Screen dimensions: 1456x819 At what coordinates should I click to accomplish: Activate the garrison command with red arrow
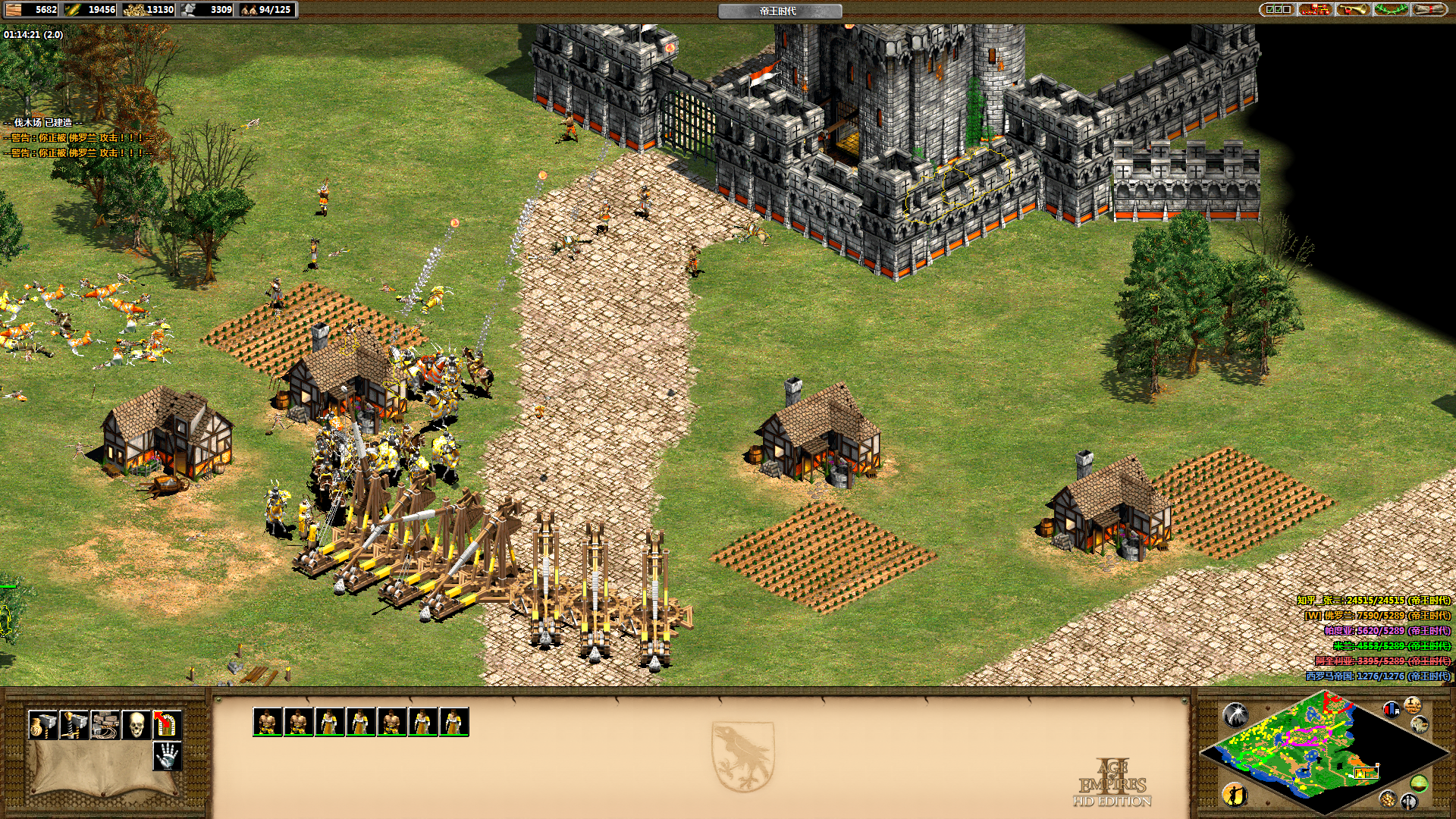(167, 725)
